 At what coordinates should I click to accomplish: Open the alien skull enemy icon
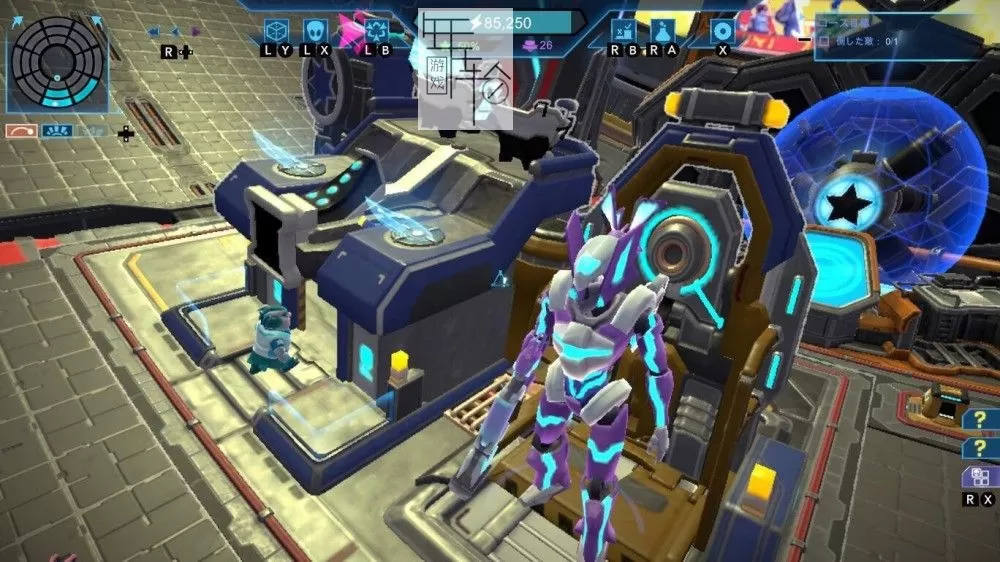[315, 30]
